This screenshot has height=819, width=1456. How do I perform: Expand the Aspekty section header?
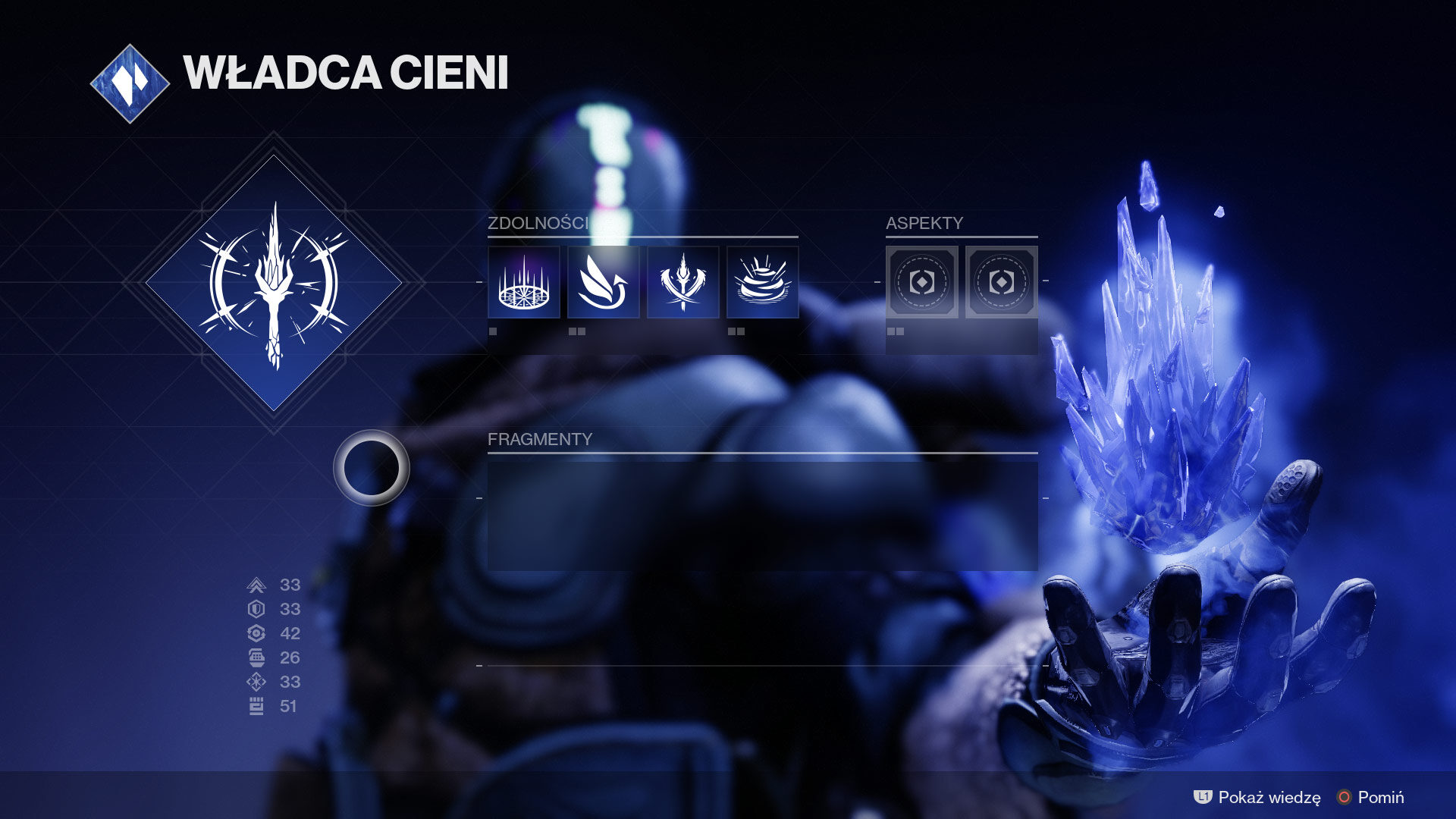(924, 224)
